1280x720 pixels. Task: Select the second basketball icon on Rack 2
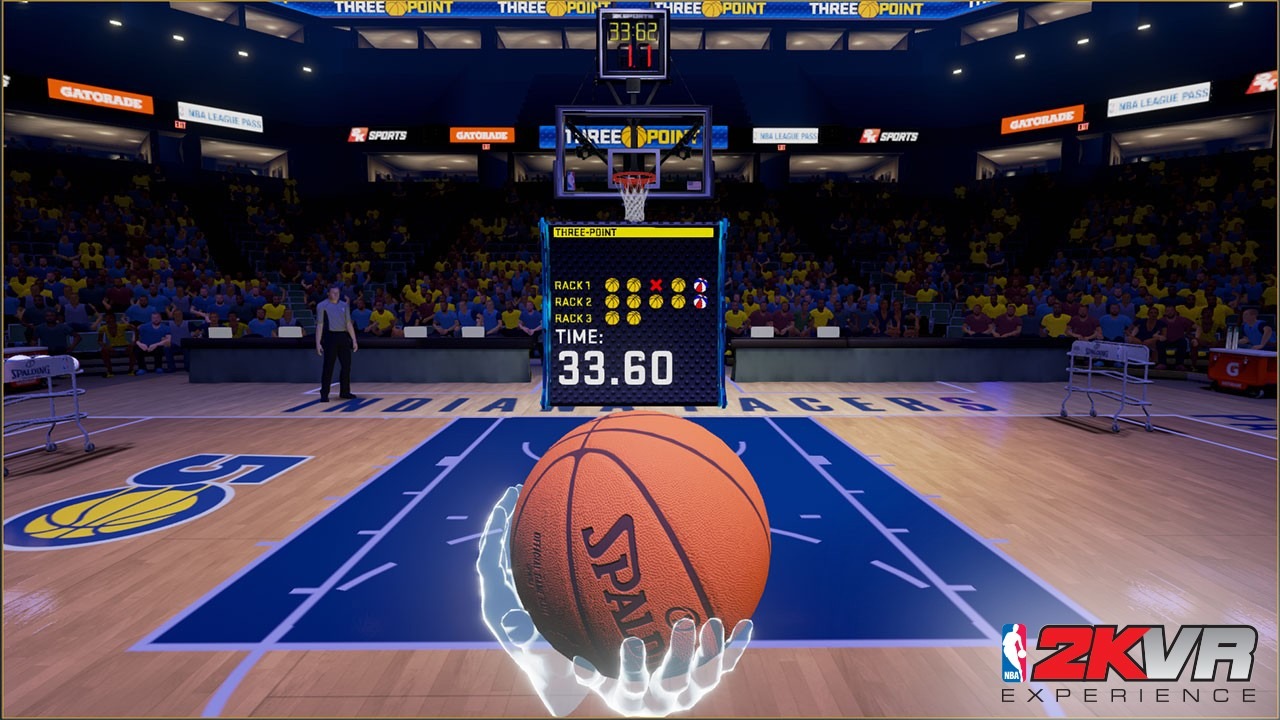(x=634, y=301)
